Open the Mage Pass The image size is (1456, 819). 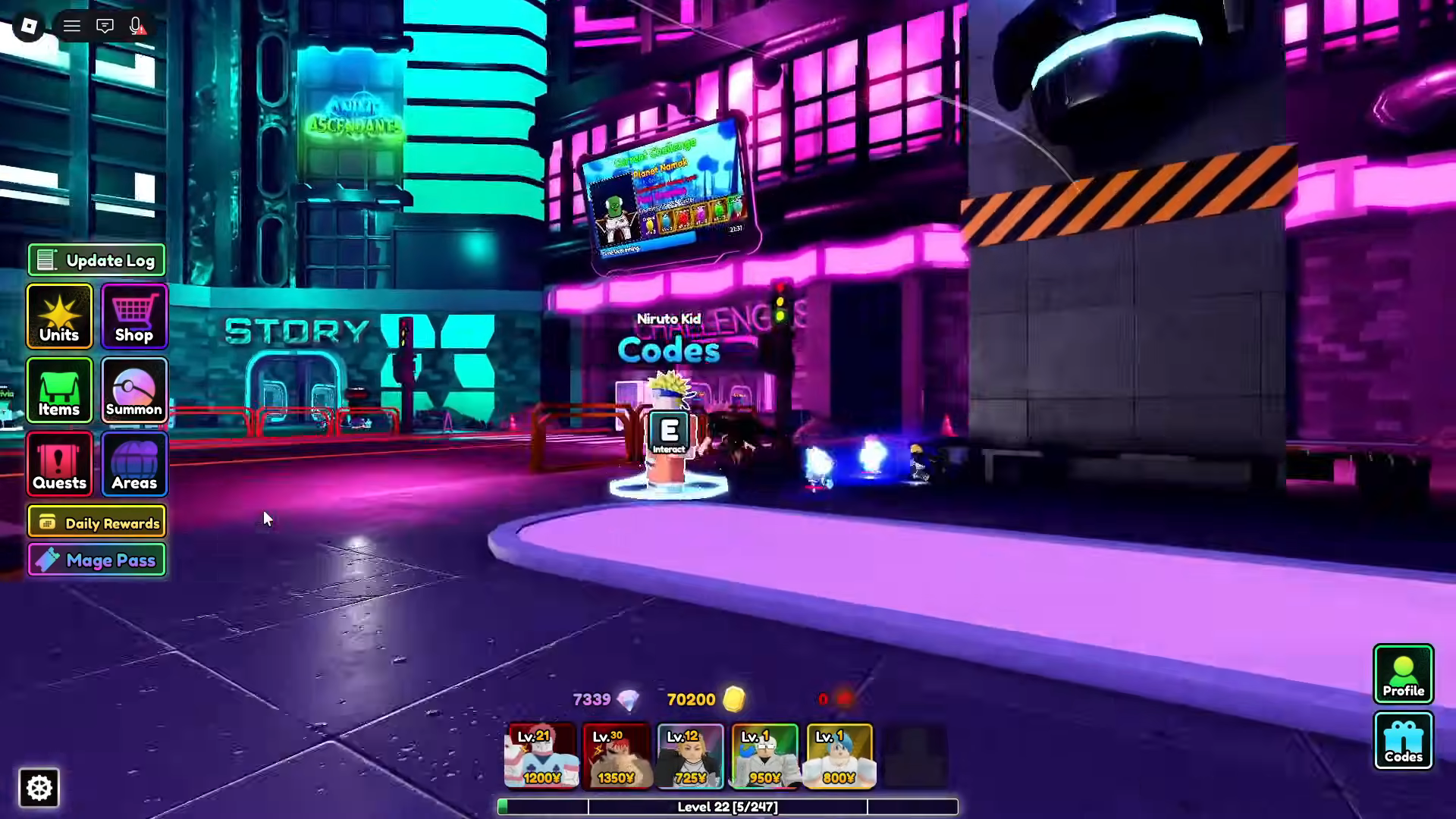[96, 560]
